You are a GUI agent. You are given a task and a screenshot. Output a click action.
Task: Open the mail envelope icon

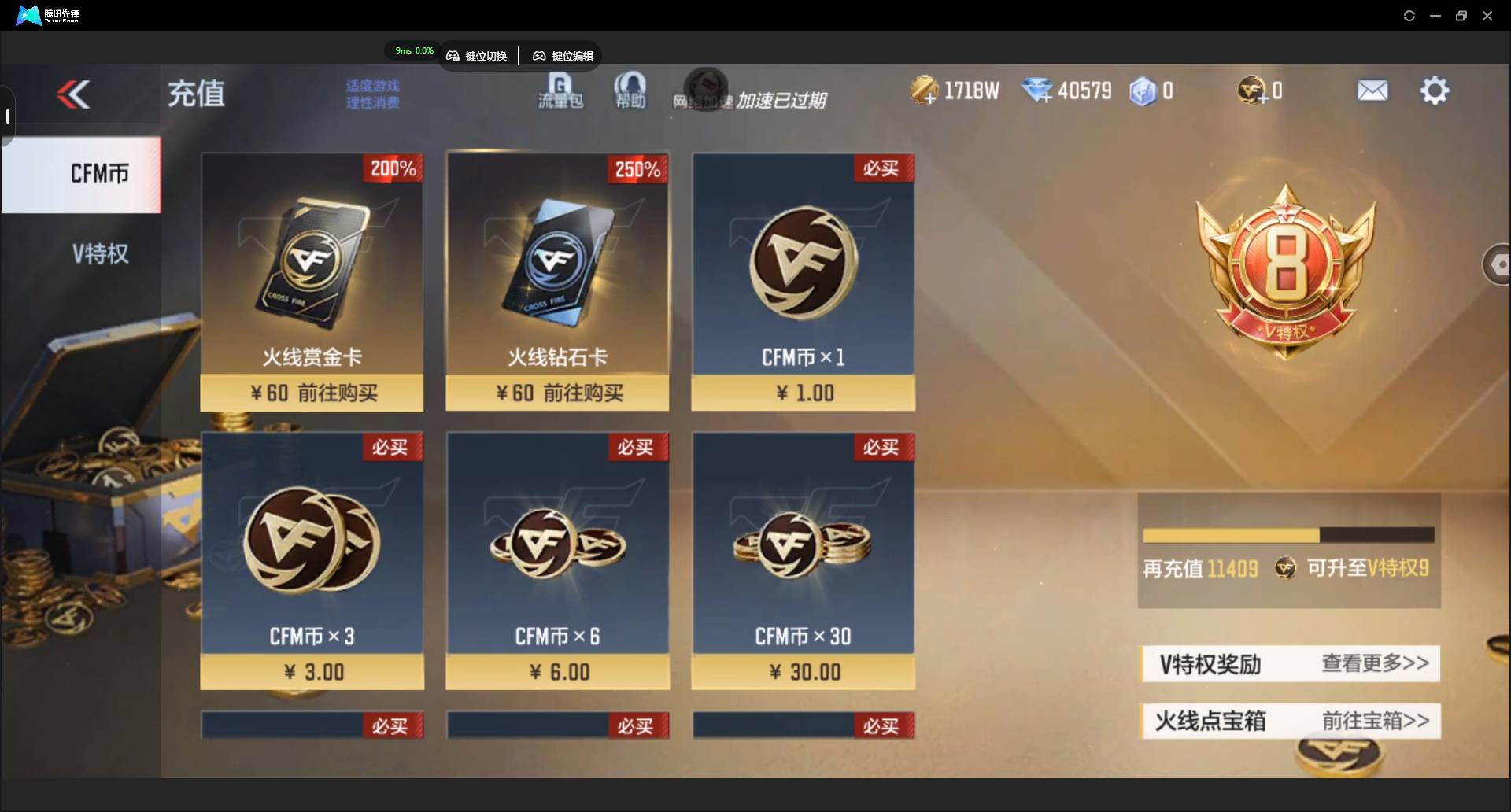(x=1372, y=91)
